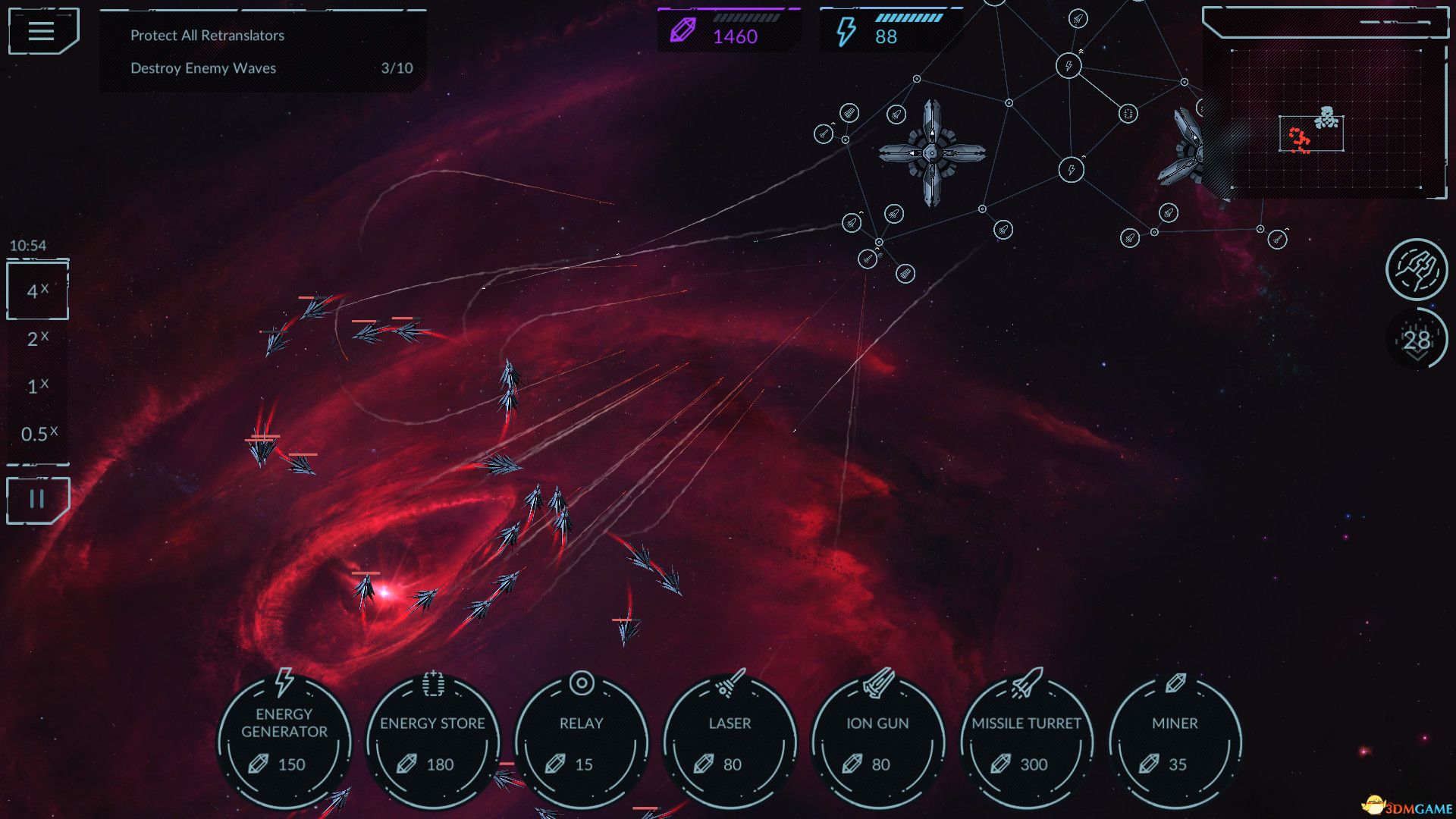
Task: Click the next wave countdown button
Action: click(1416, 340)
